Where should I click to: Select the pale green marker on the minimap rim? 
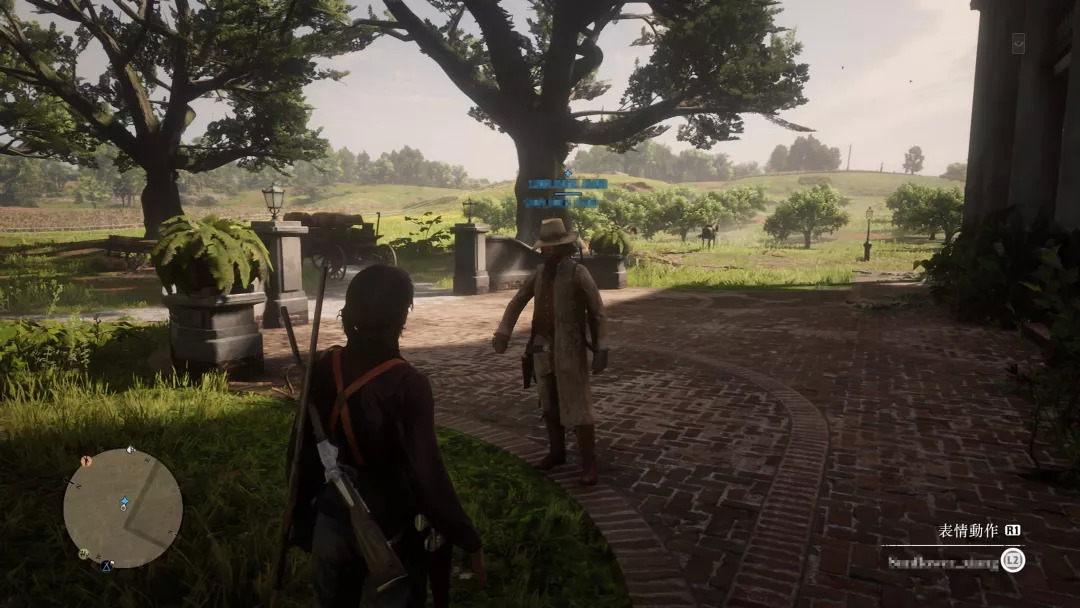point(84,553)
